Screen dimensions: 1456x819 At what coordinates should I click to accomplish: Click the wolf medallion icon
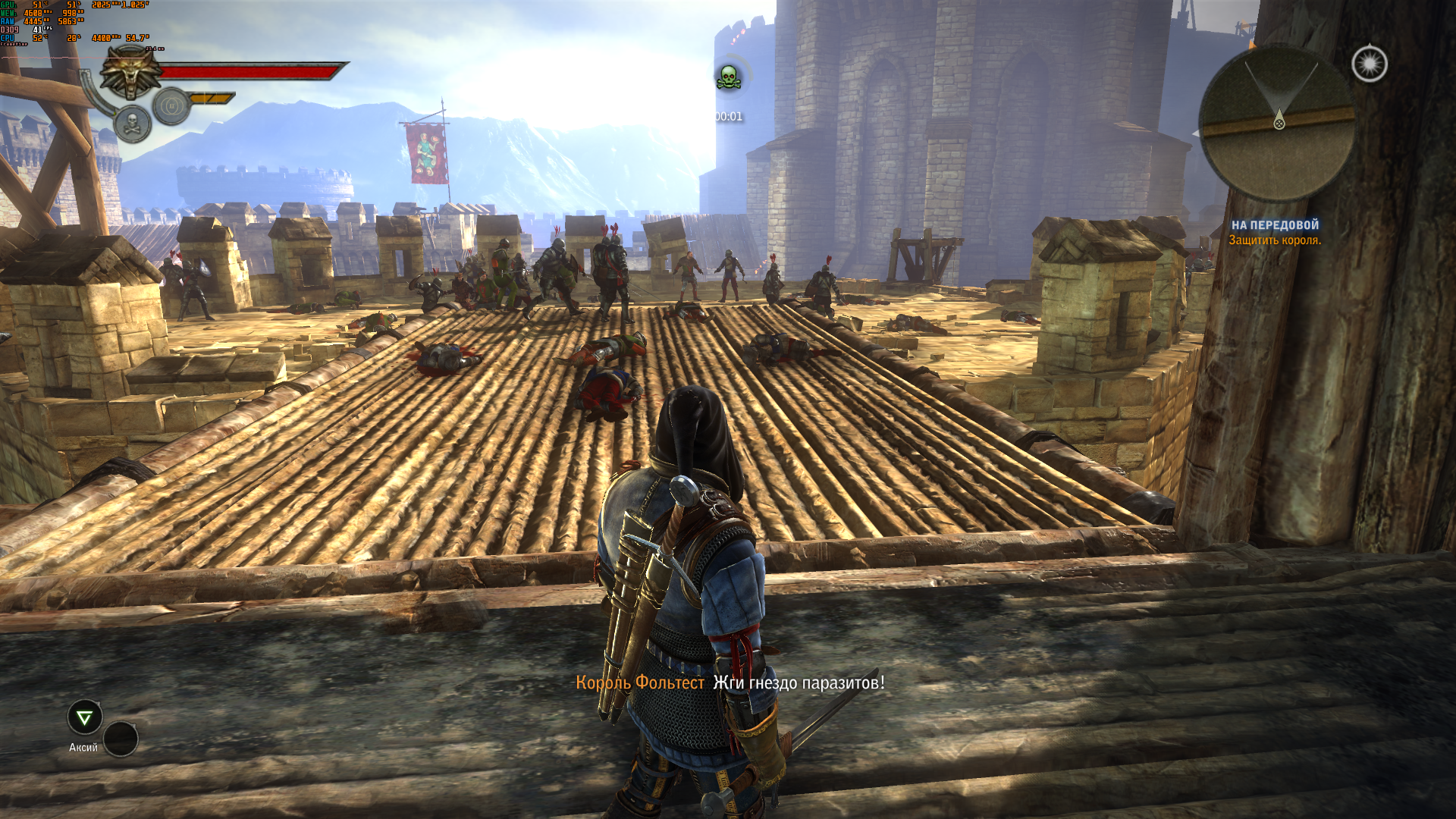pyautogui.click(x=130, y=72)
